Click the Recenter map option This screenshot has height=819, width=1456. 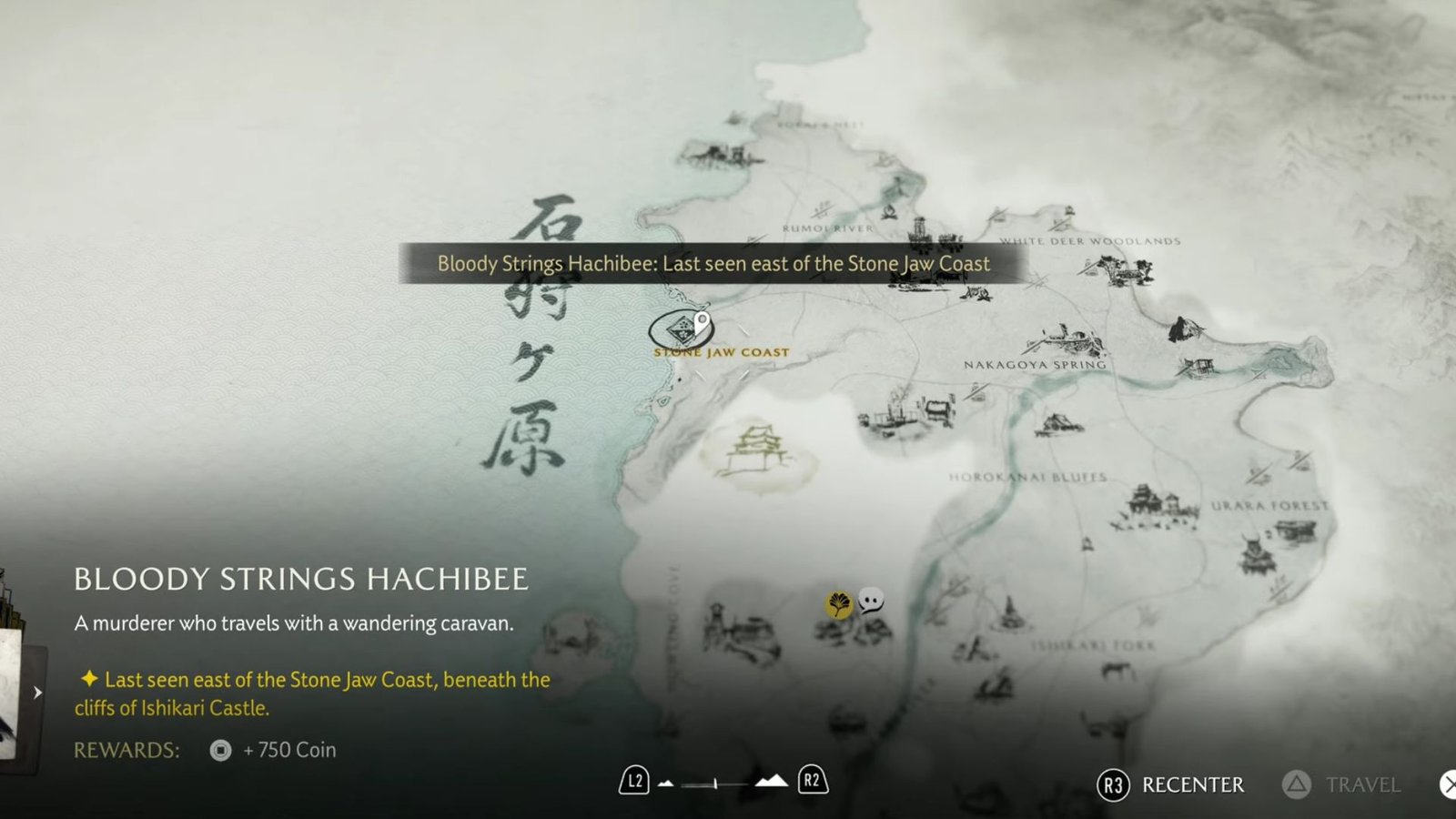point(1172,784)
